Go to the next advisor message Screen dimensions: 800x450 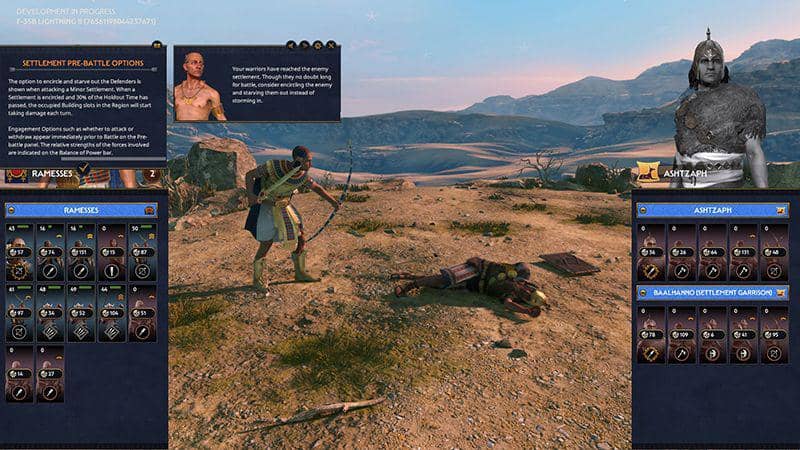304,45
